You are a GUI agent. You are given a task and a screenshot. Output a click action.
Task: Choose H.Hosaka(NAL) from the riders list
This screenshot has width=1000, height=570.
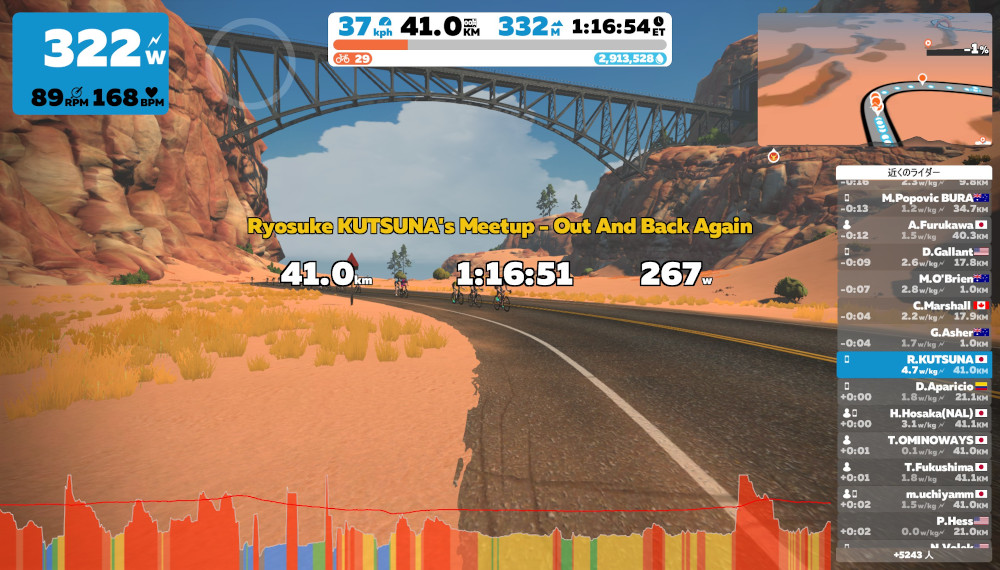(x=914, y=418)
